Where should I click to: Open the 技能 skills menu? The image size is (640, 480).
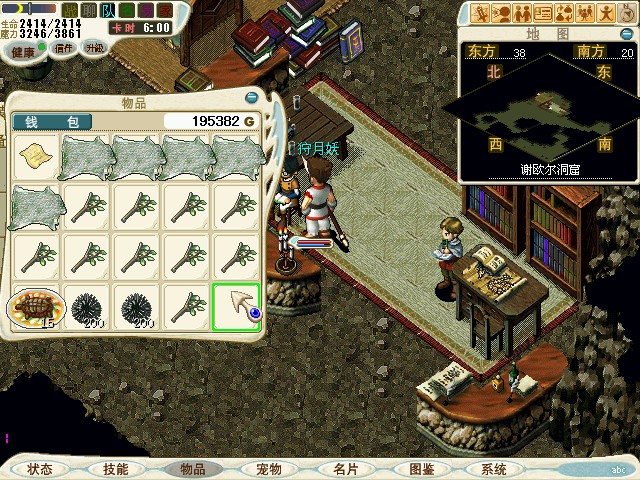coord(115,469)
